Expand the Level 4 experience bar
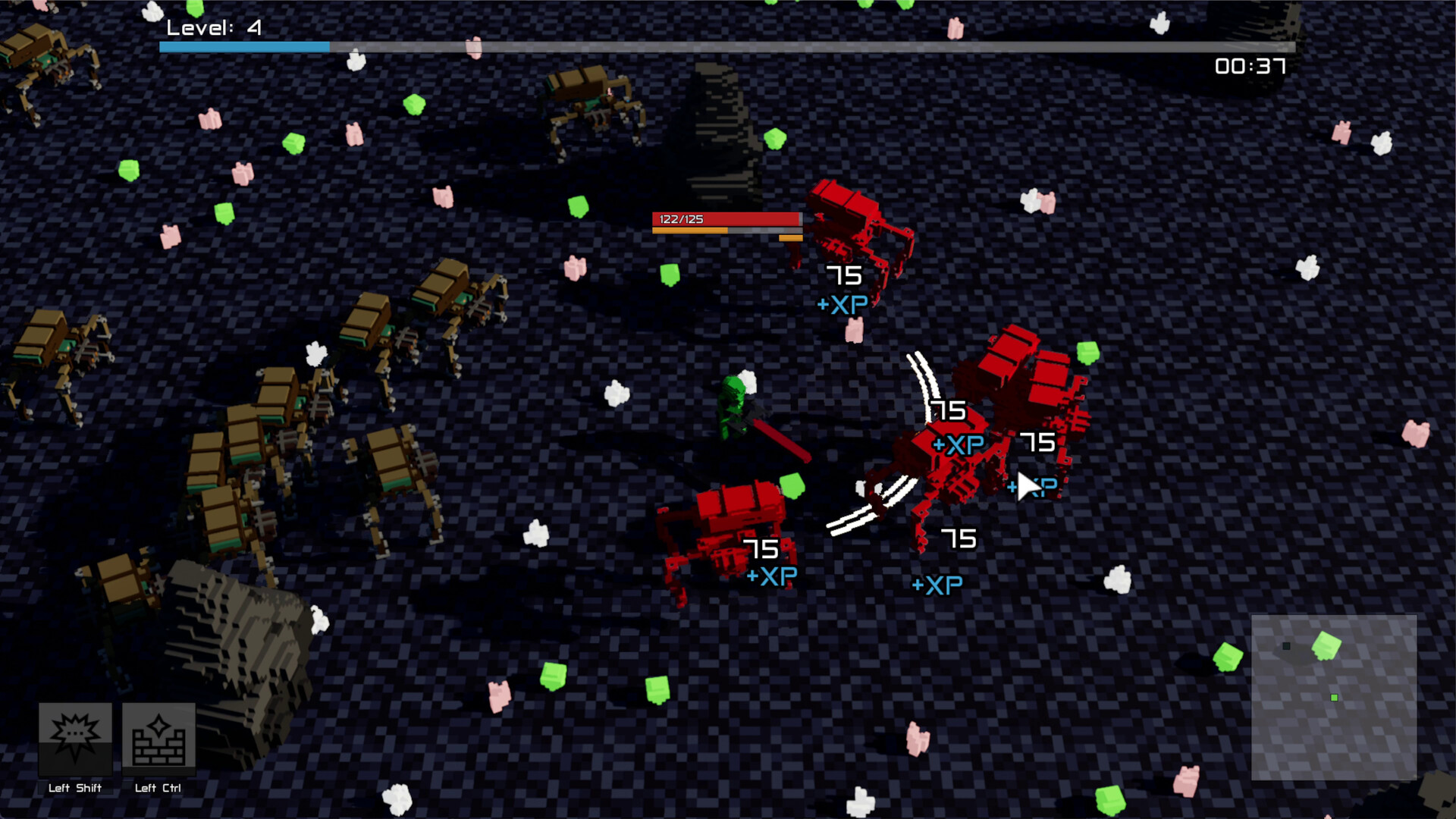This screenshot has height=819, width=1456. [x=726, y=46]
